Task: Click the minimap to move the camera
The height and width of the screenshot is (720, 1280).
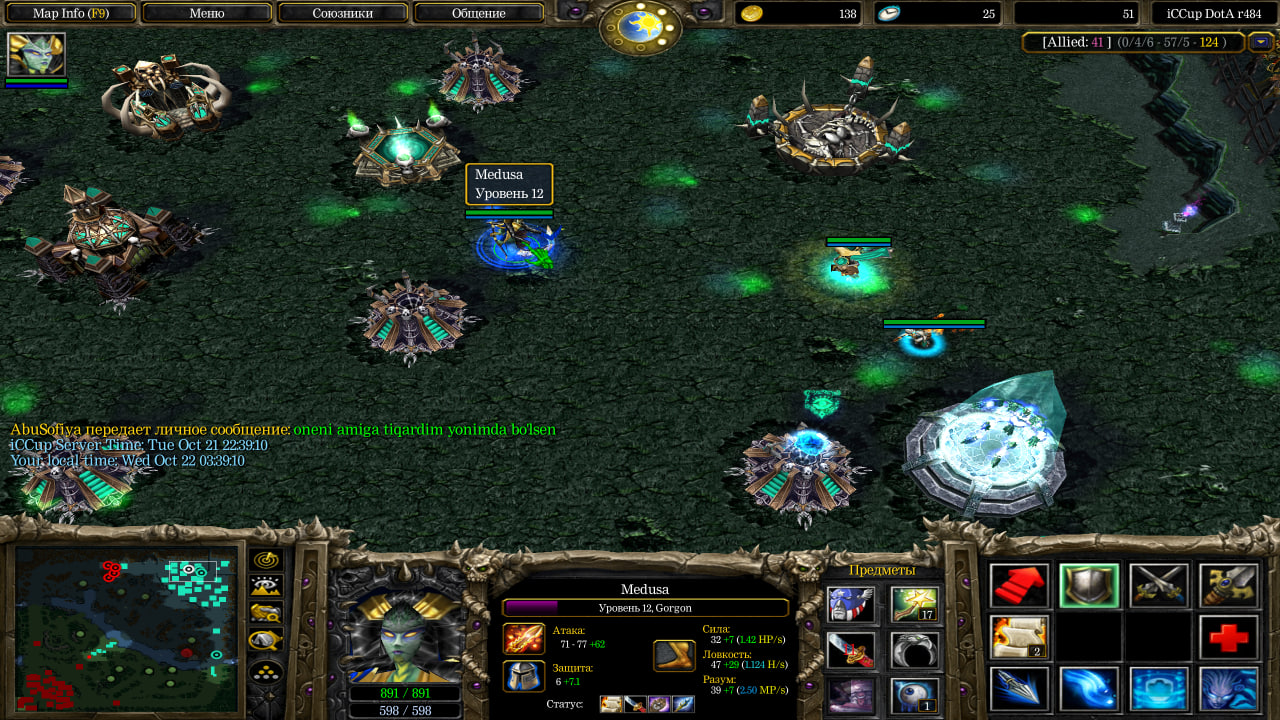Action: pos(126,628)
